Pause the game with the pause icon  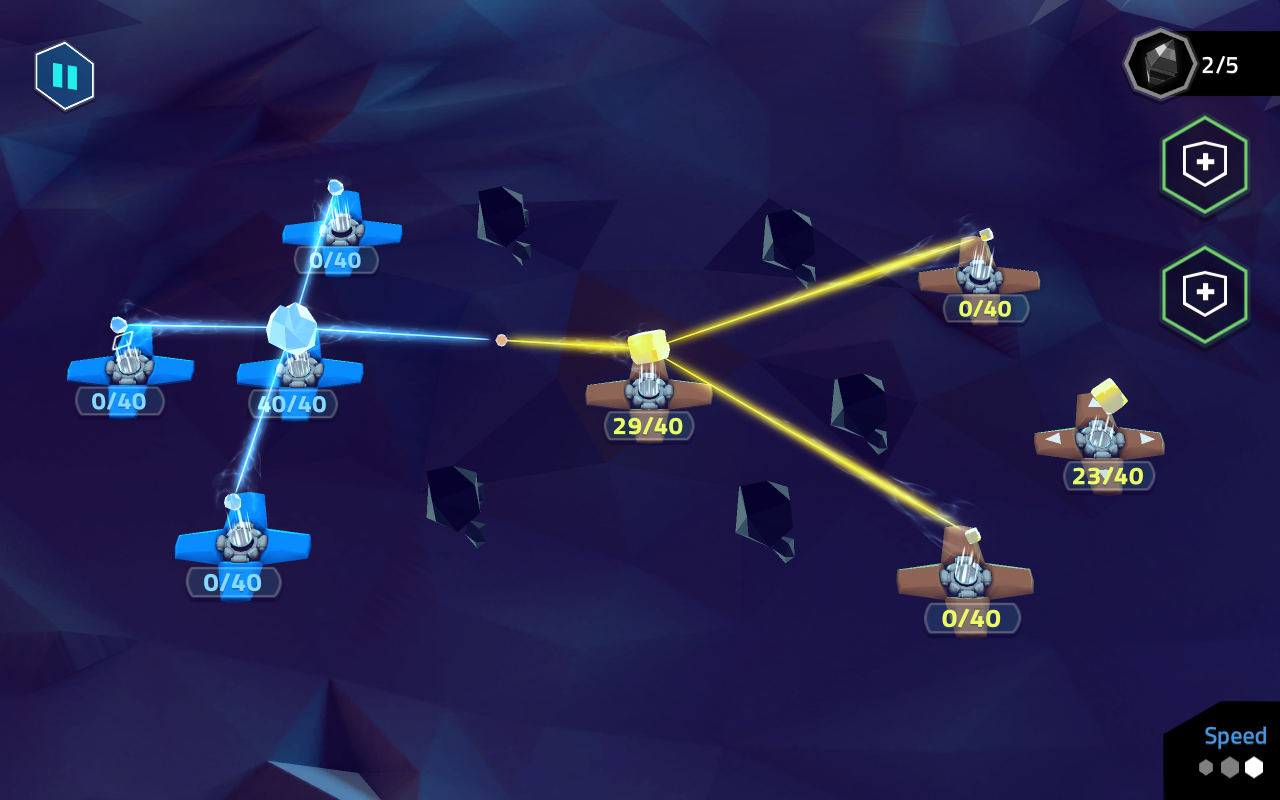tap(63, 77)
